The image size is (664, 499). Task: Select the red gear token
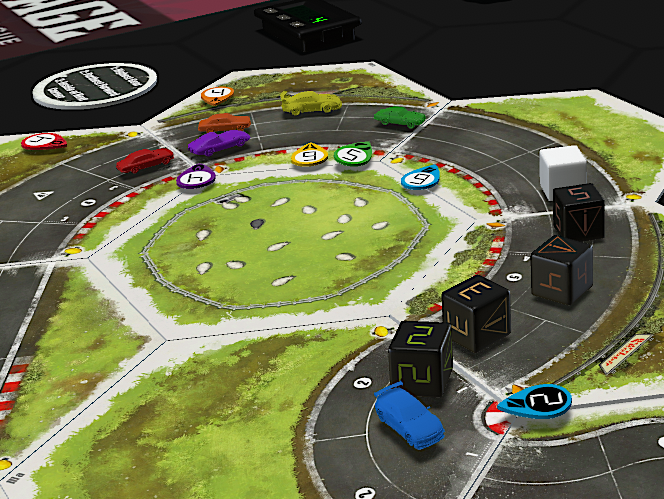(42, 142)
